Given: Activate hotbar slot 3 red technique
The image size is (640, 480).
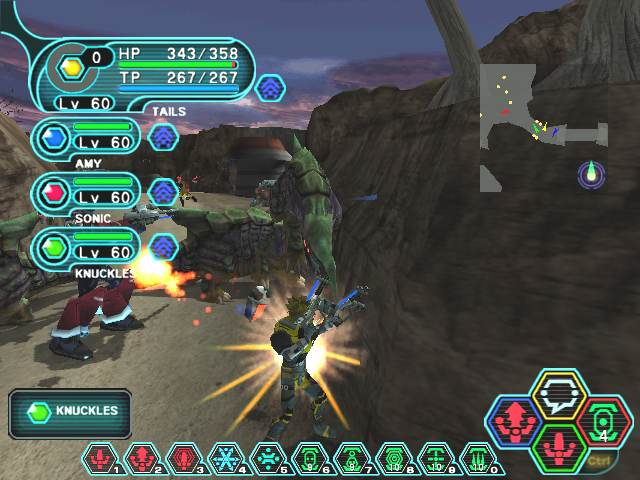Looking at the screenshot, I should click(x=185, y=459).
